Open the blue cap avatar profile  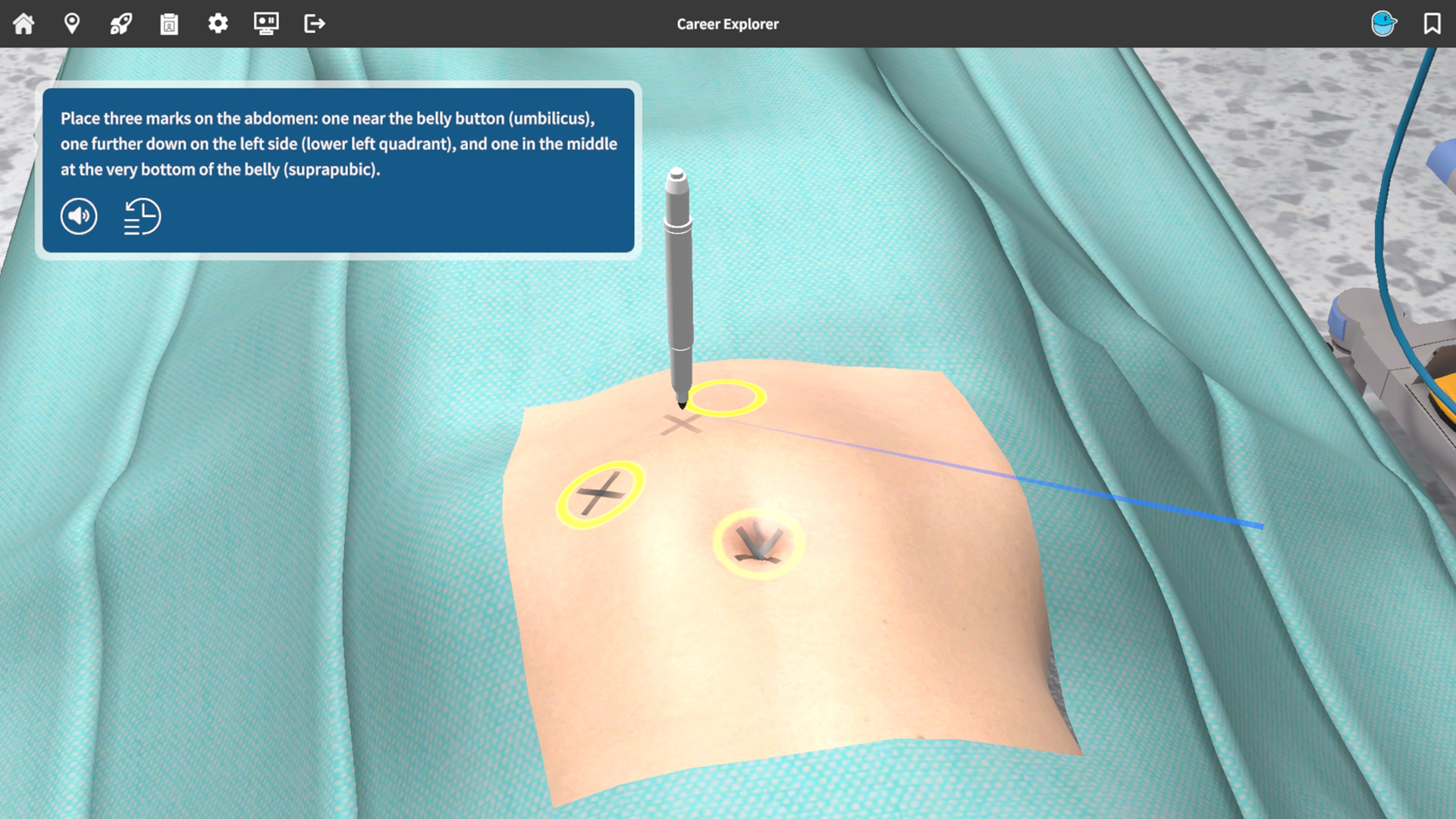[1383, 24]
